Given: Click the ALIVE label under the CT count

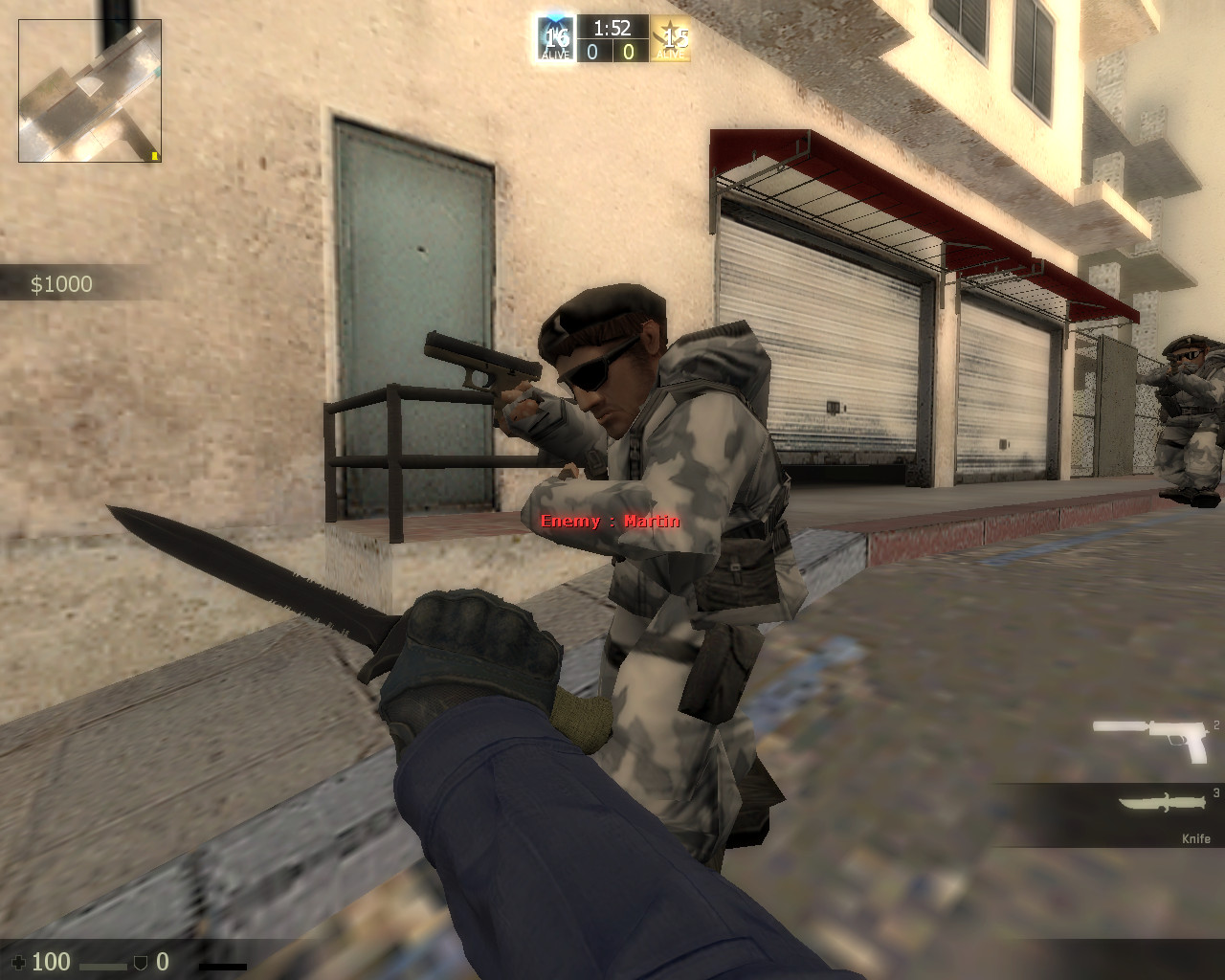Looking at the screenshot, I should [555, 56].
